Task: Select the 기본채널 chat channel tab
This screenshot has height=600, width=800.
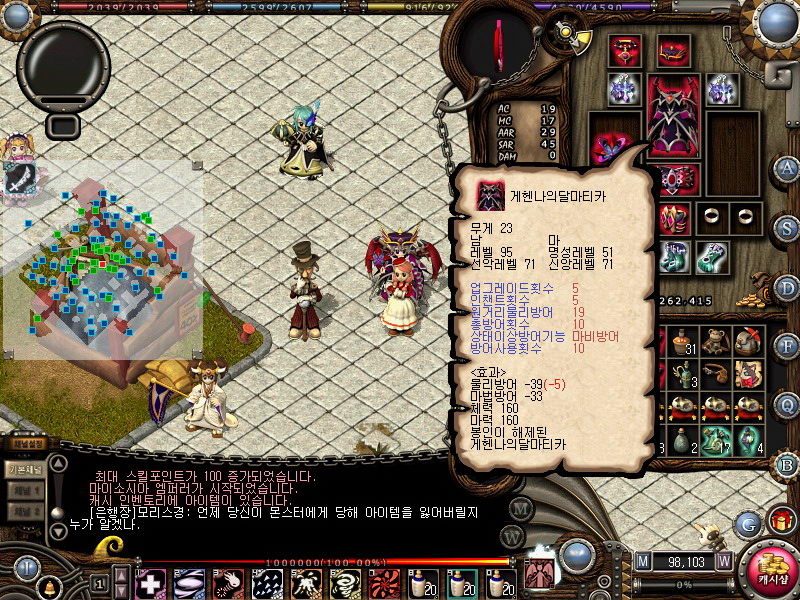Action: point(22,469)
